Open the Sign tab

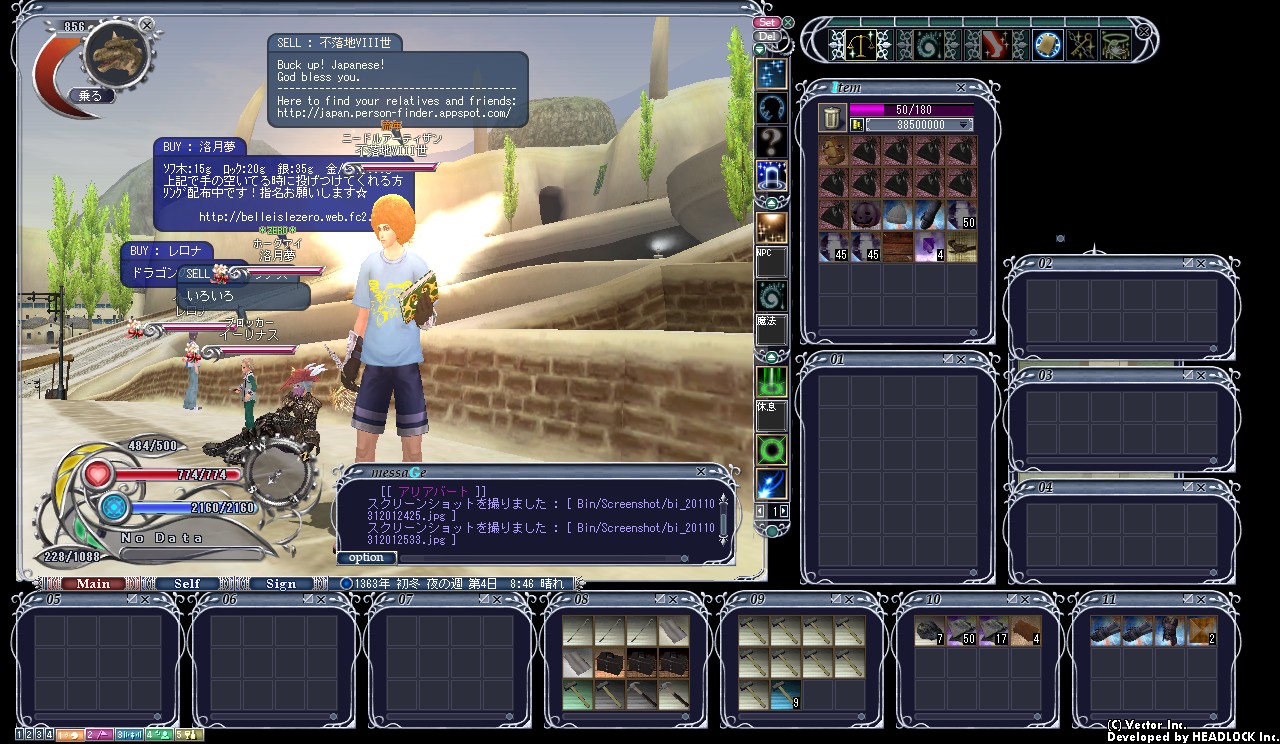pos(281,584)
